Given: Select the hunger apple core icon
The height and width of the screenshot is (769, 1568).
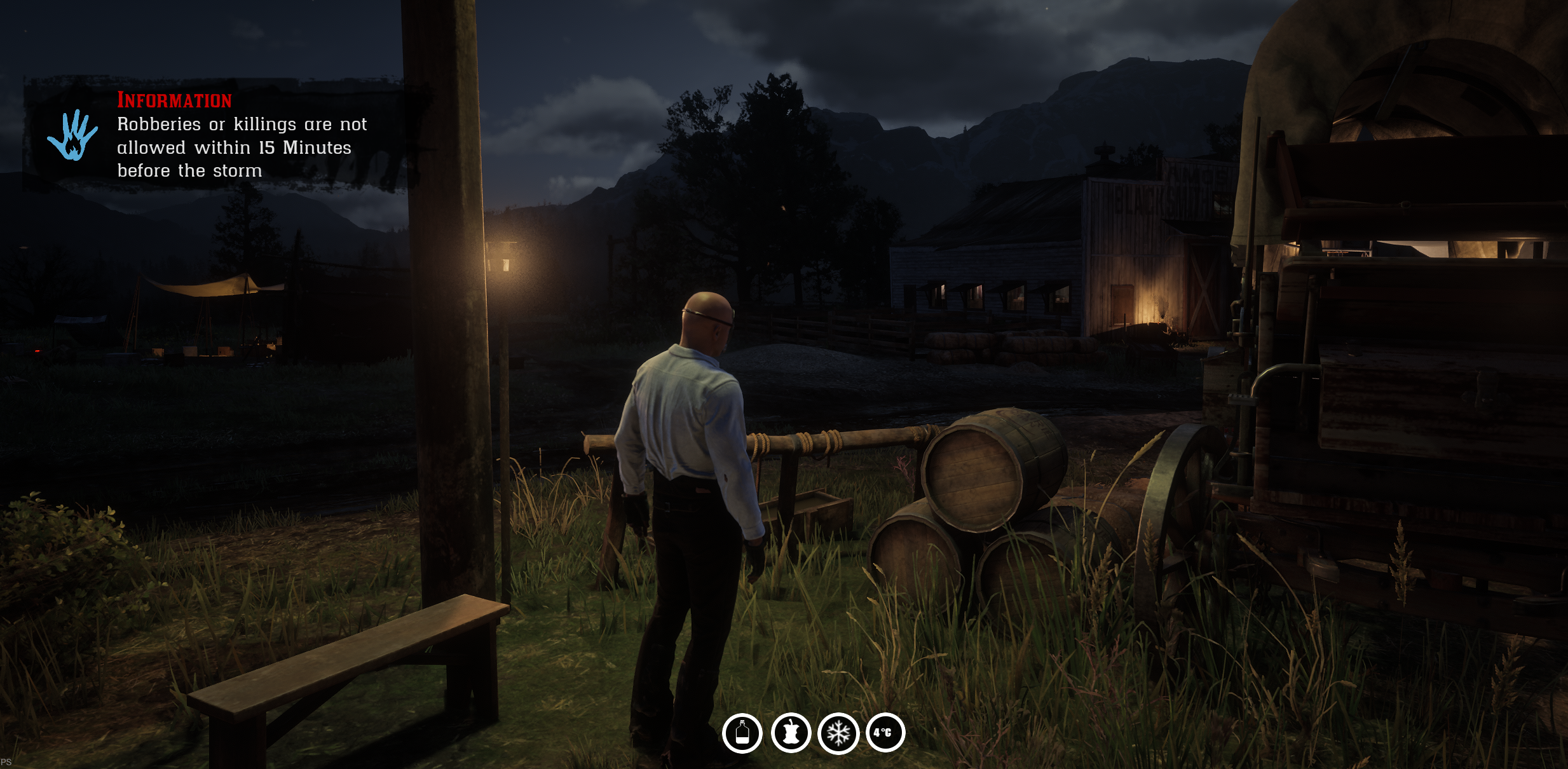Looking at the screenshot, I should (x=791, y=733).
